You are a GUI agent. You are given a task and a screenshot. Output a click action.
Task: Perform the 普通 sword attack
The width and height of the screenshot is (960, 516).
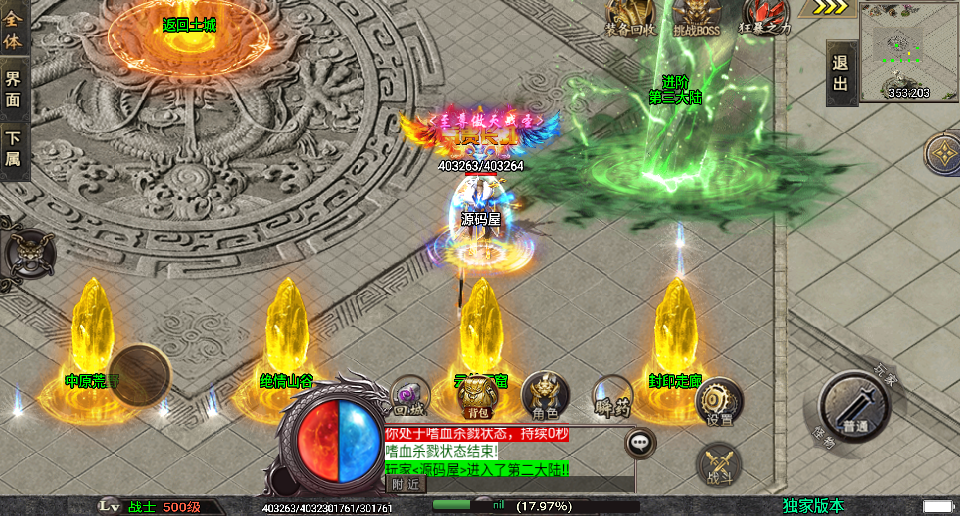[x=853, y=406]
